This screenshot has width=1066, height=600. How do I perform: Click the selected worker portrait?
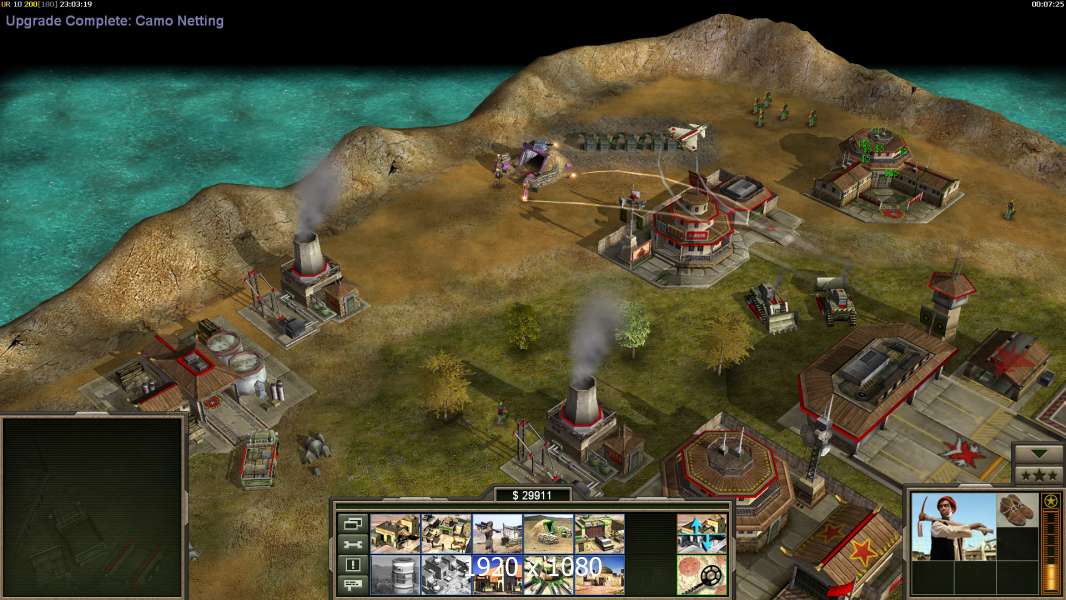(954, 526)
